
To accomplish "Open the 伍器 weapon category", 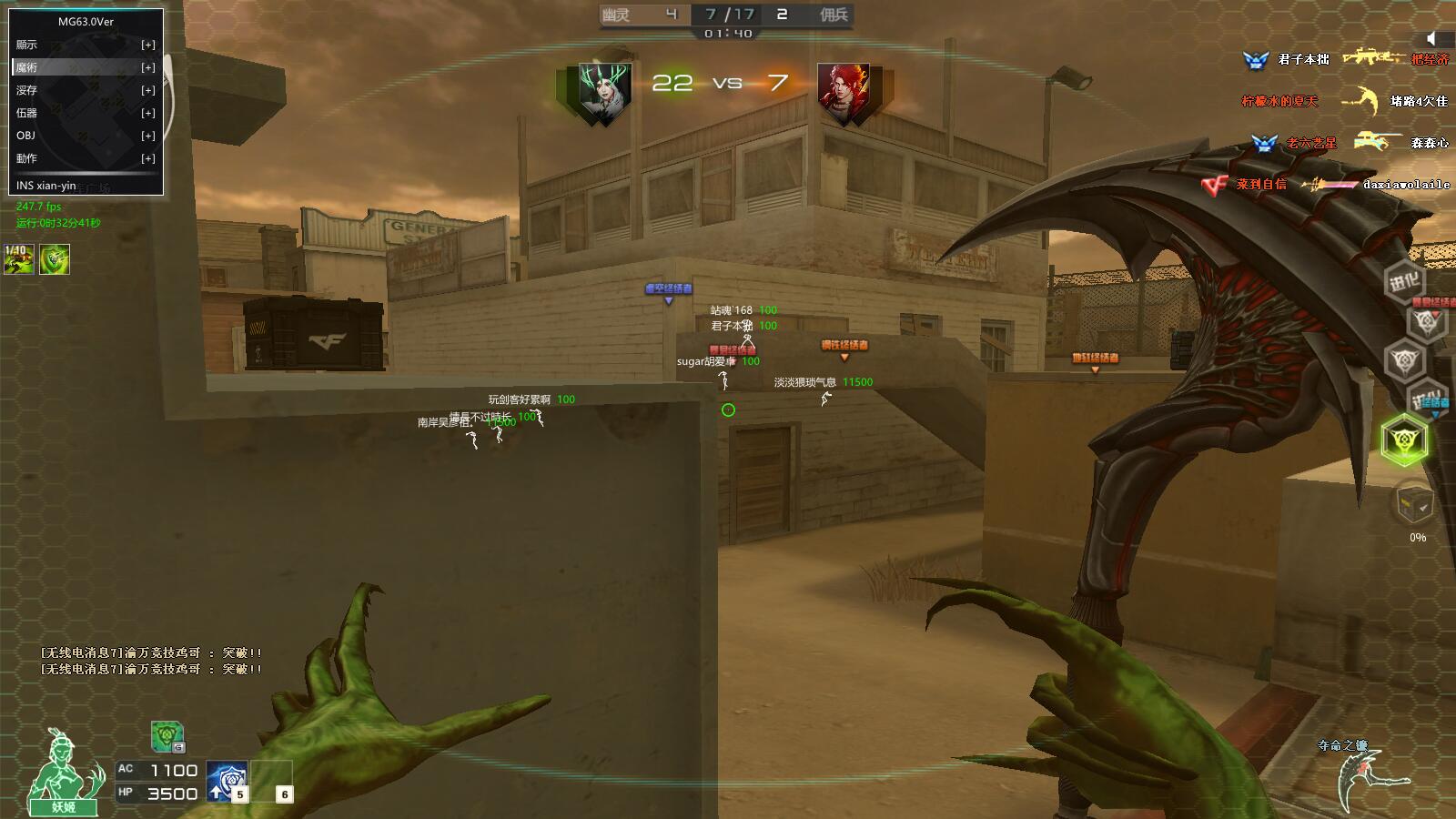I will coord(86,113).
